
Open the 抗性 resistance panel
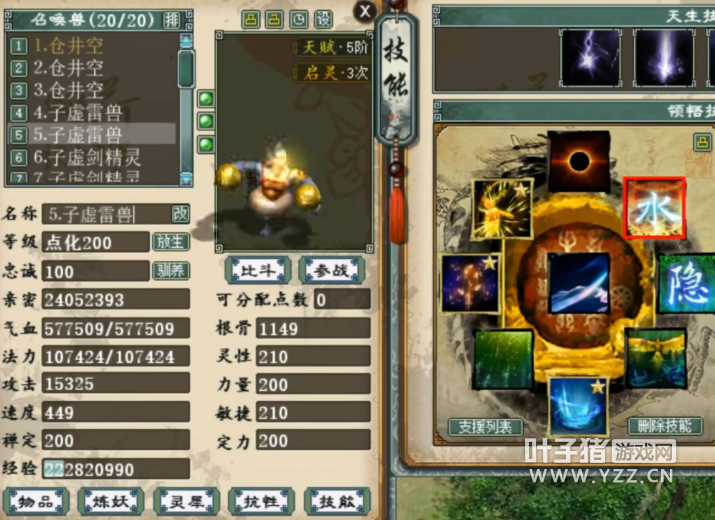click(259, 501)
